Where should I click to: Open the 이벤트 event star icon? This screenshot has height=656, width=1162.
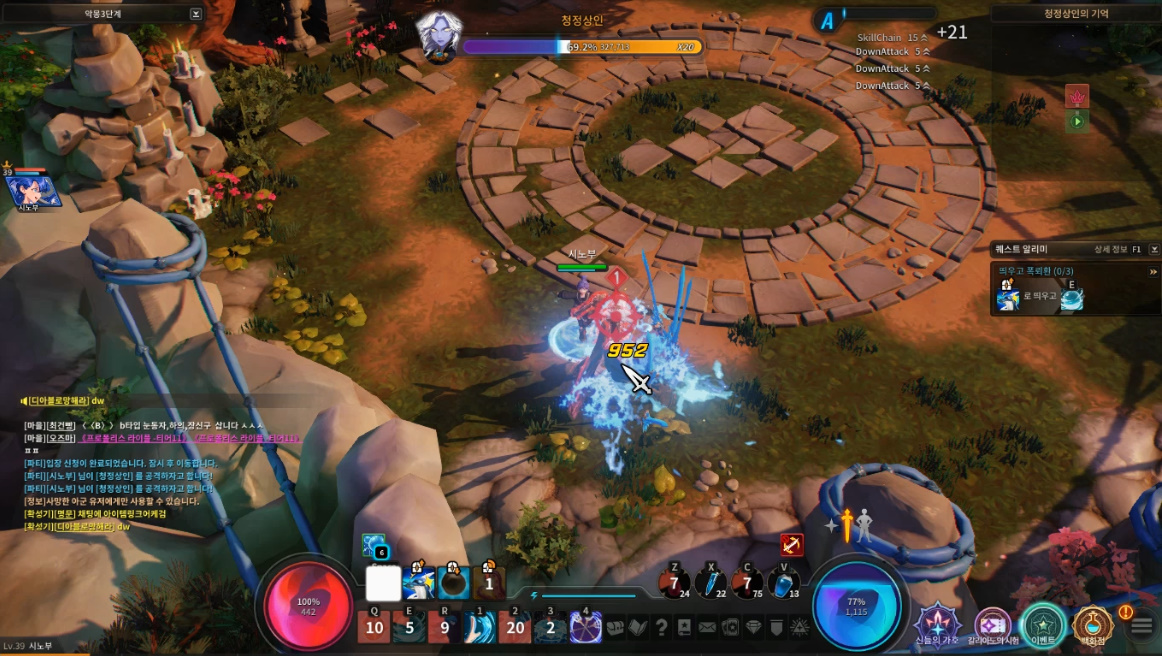[1043, 625]
